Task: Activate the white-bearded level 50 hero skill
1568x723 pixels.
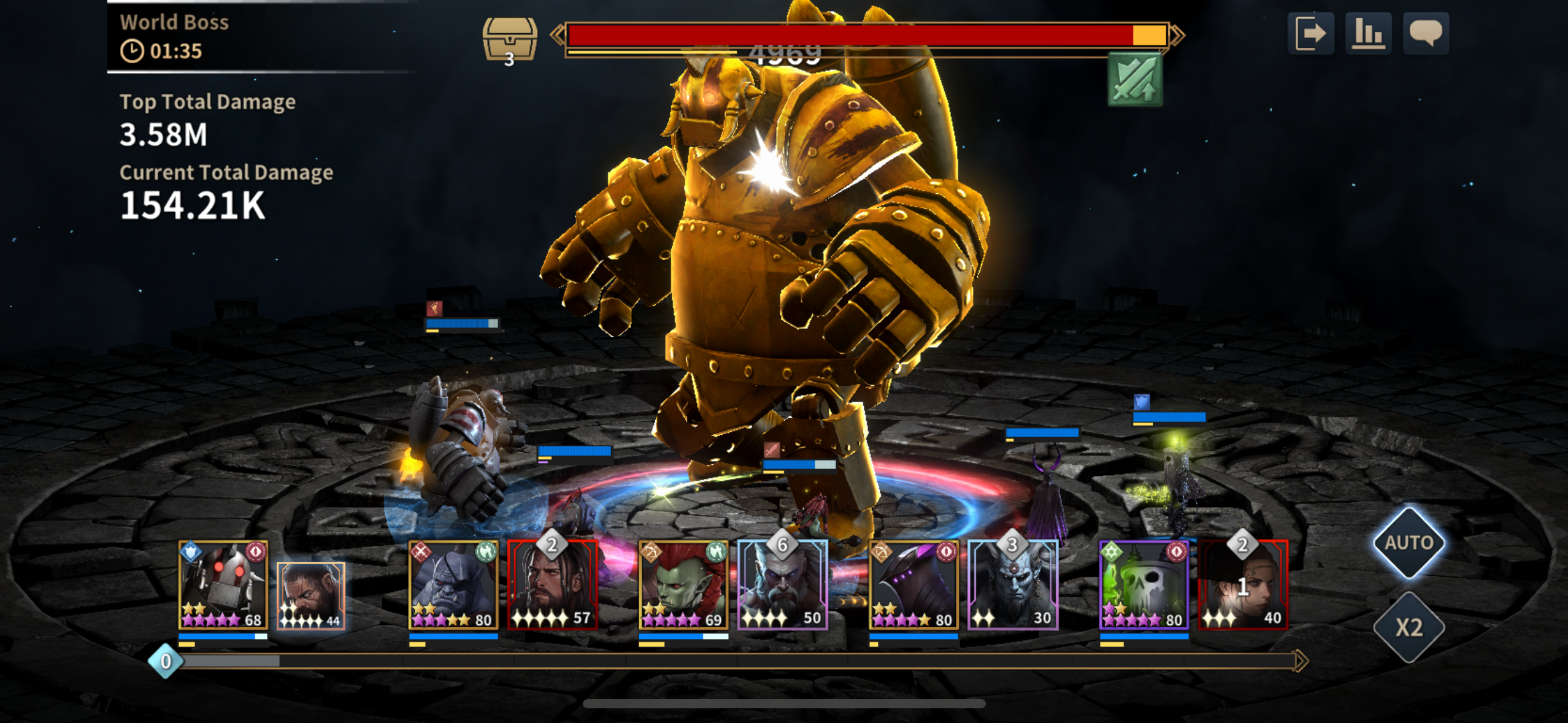Action: coord(782,585)
